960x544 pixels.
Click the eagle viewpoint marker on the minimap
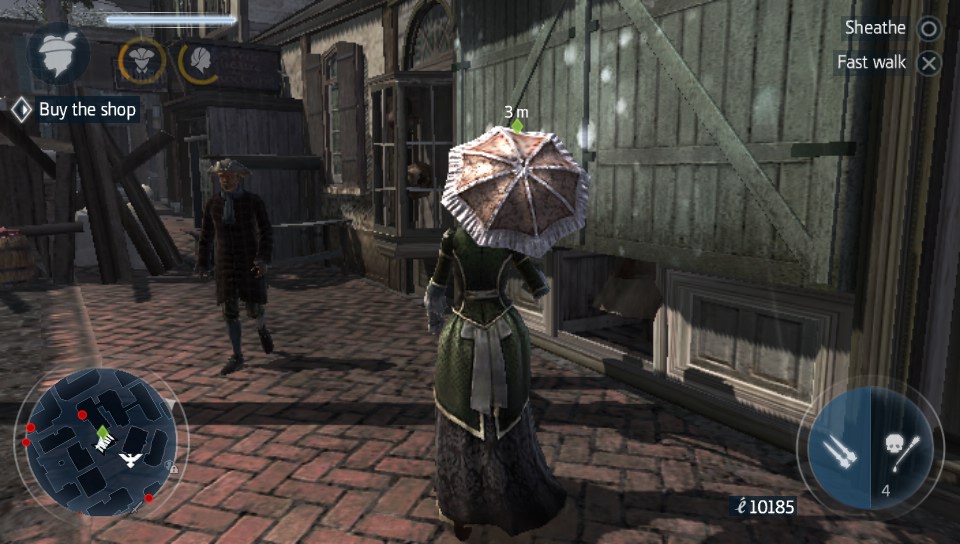[x=129, y=459]
